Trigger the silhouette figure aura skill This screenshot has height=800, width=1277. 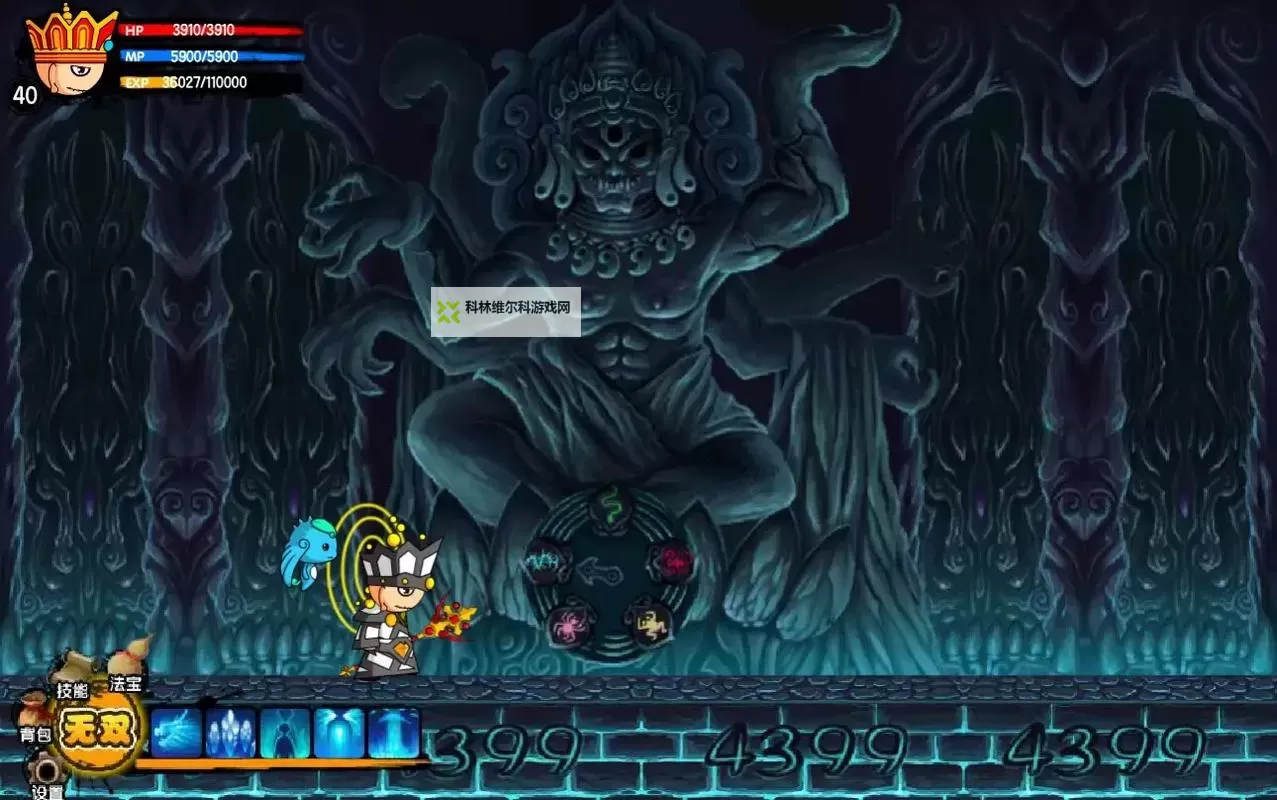pyautogui.click(x=285, y=733)
